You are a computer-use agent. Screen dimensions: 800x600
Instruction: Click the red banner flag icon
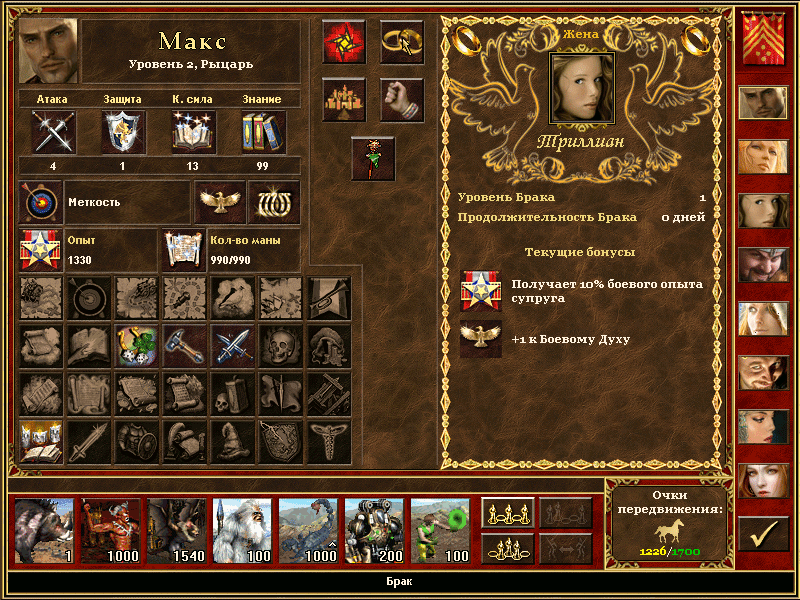763,40
